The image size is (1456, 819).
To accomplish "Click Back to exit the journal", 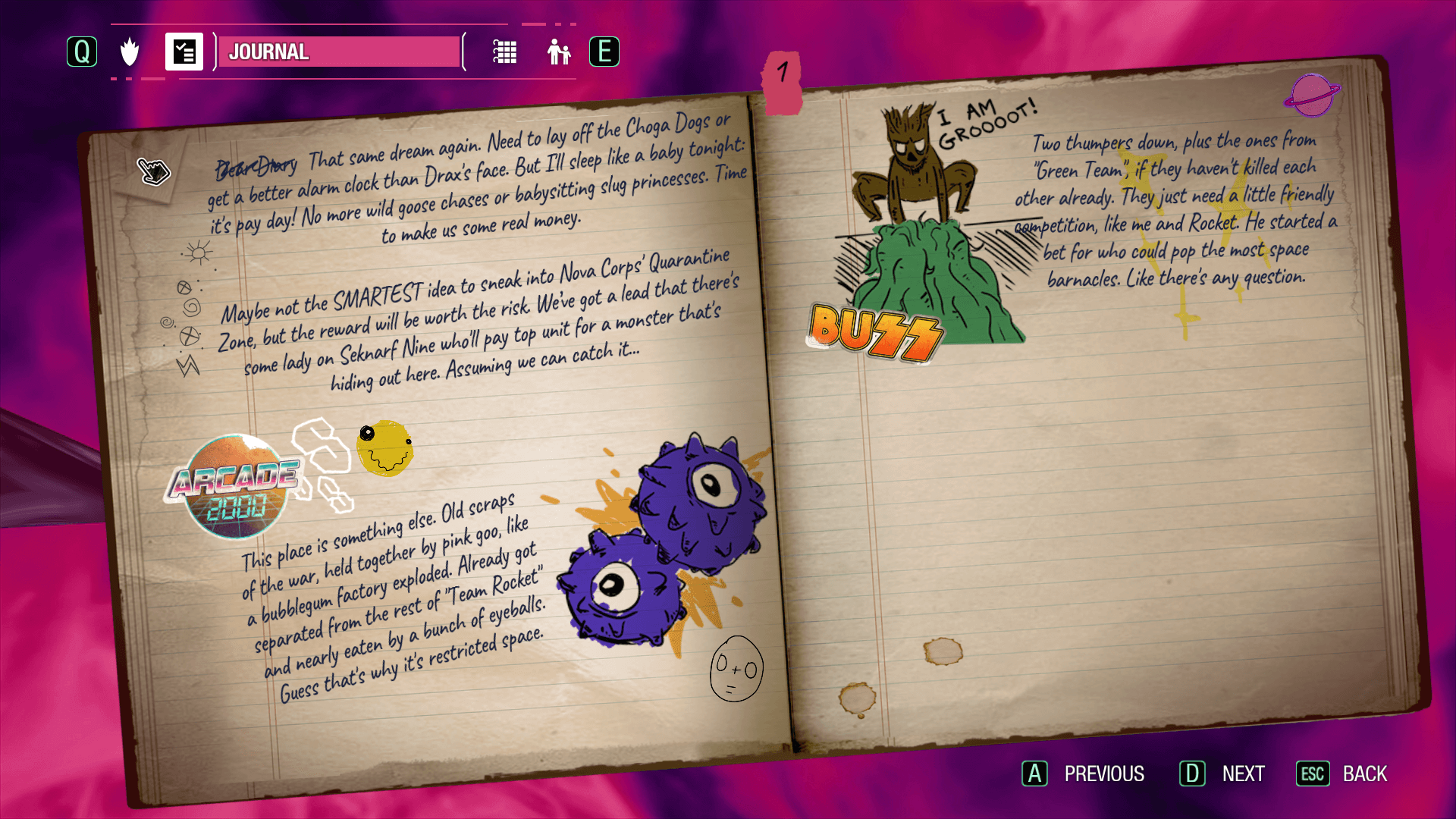I will (1341, 773).
